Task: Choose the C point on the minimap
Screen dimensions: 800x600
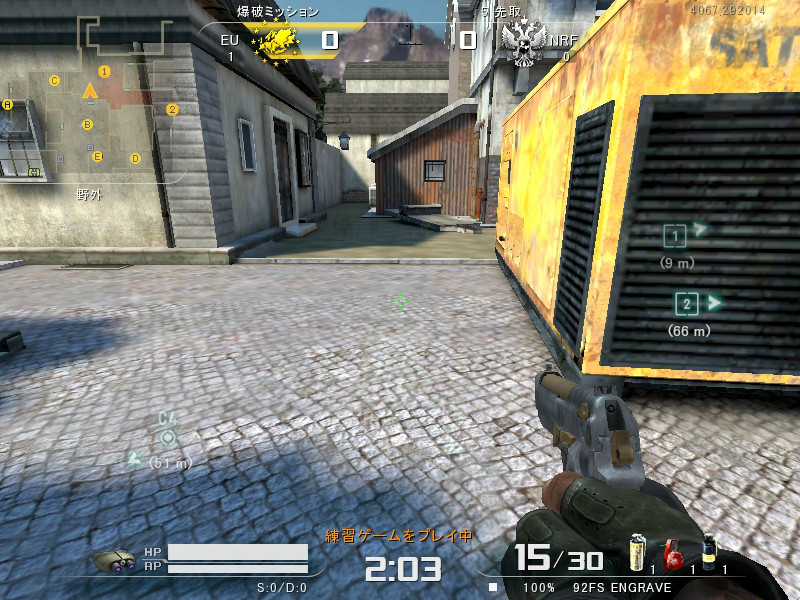Action: click(55, 80)
